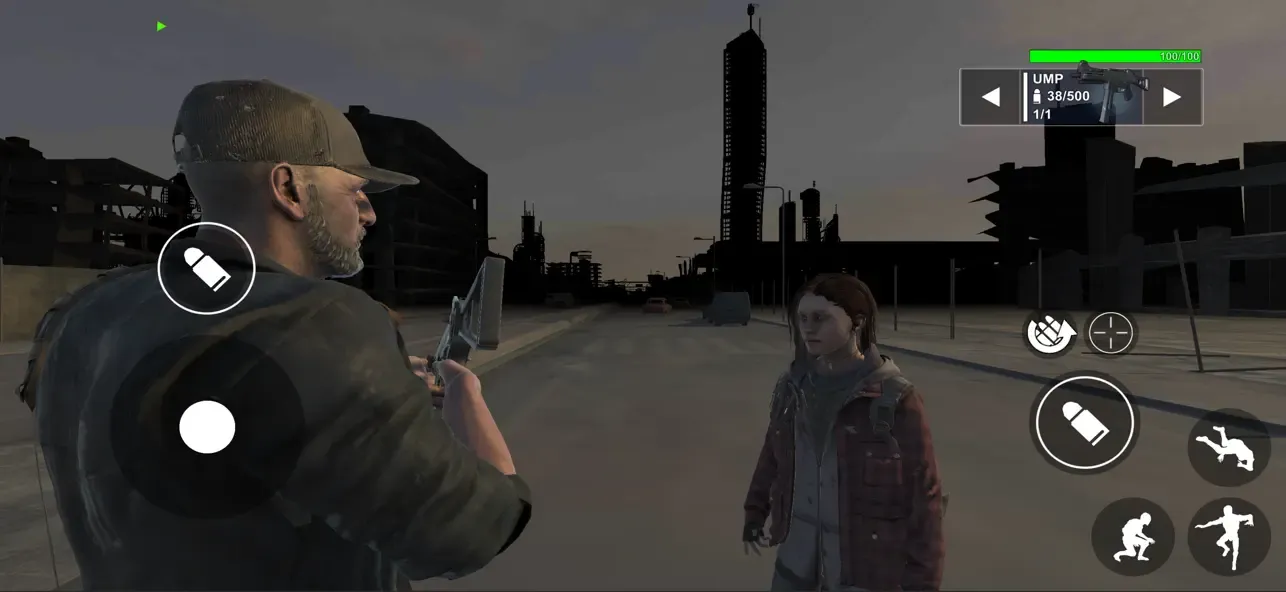This screenshot has width=1286, height=592.
Task: Tap the large bullet fire button beside the crosshair
Action: coord(1085,422)
